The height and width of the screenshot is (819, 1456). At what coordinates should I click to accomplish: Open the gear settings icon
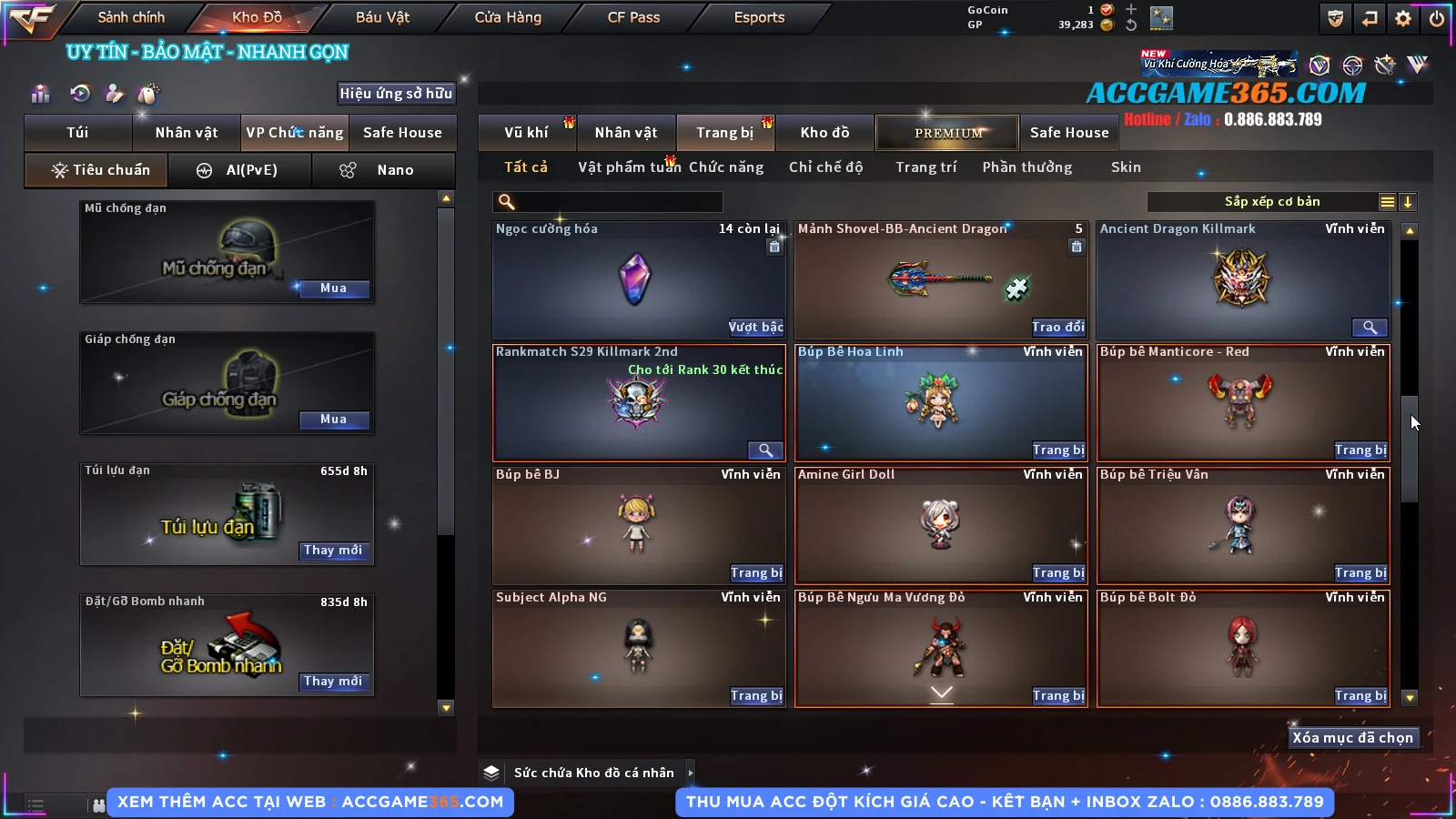[1403, 18]
